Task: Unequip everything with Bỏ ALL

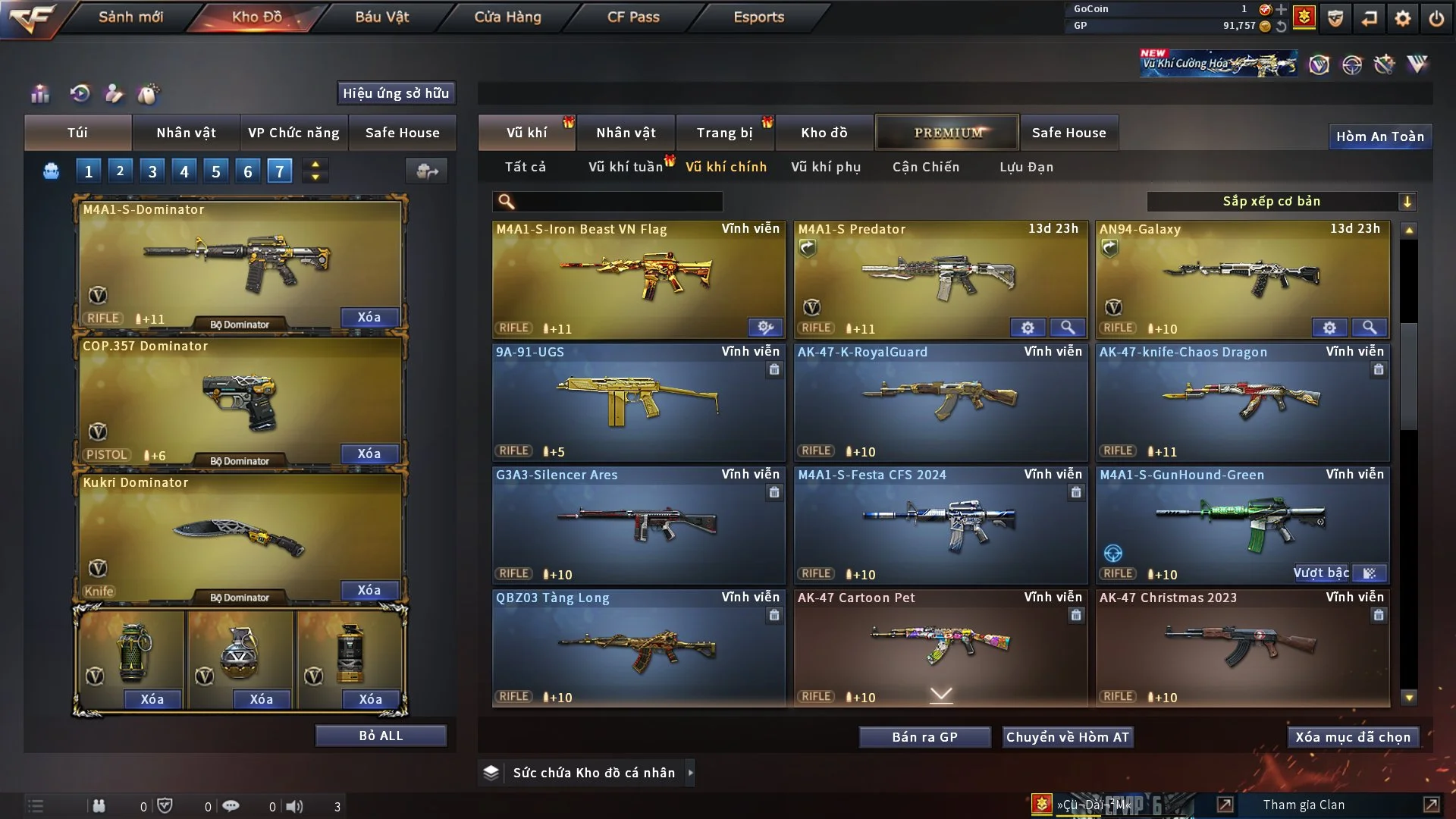Action: point(381,736)
